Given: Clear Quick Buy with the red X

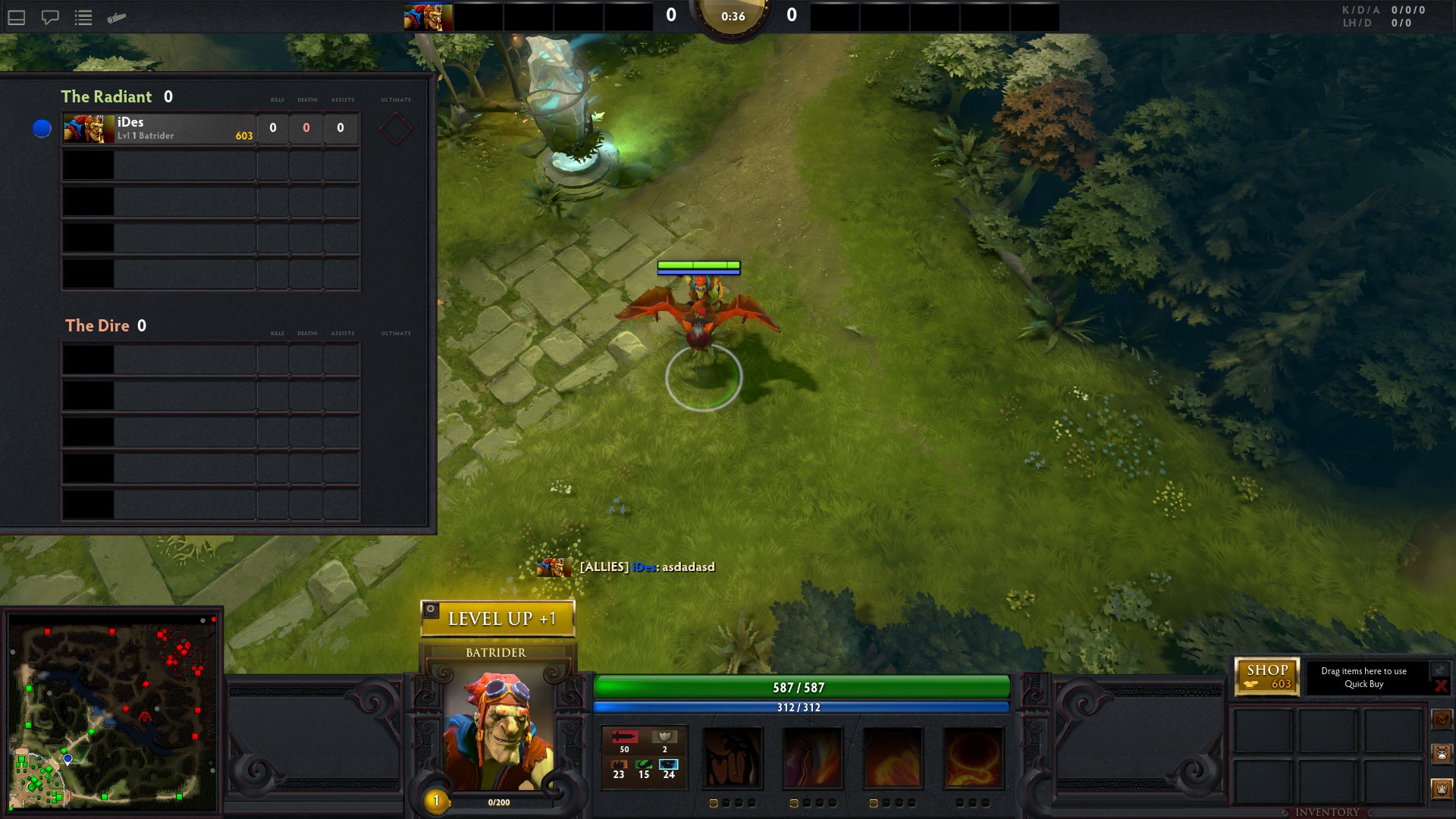Looking at the screenshot, I should click(1441, 686).
